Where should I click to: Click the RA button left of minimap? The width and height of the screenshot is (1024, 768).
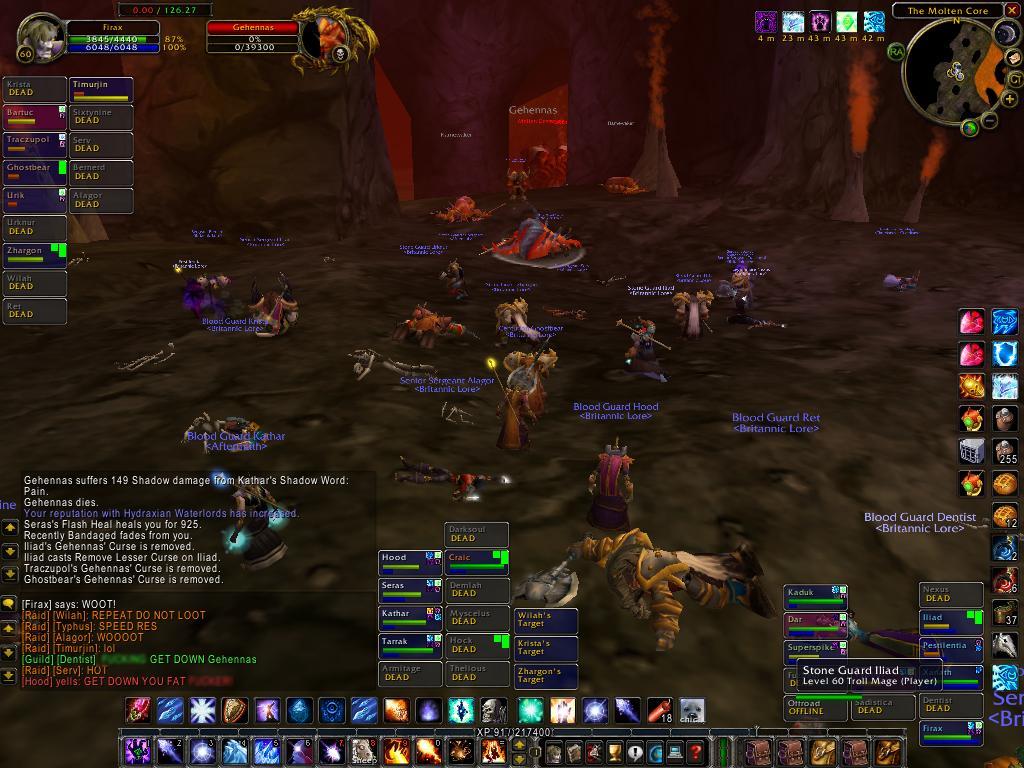[895, 50]
